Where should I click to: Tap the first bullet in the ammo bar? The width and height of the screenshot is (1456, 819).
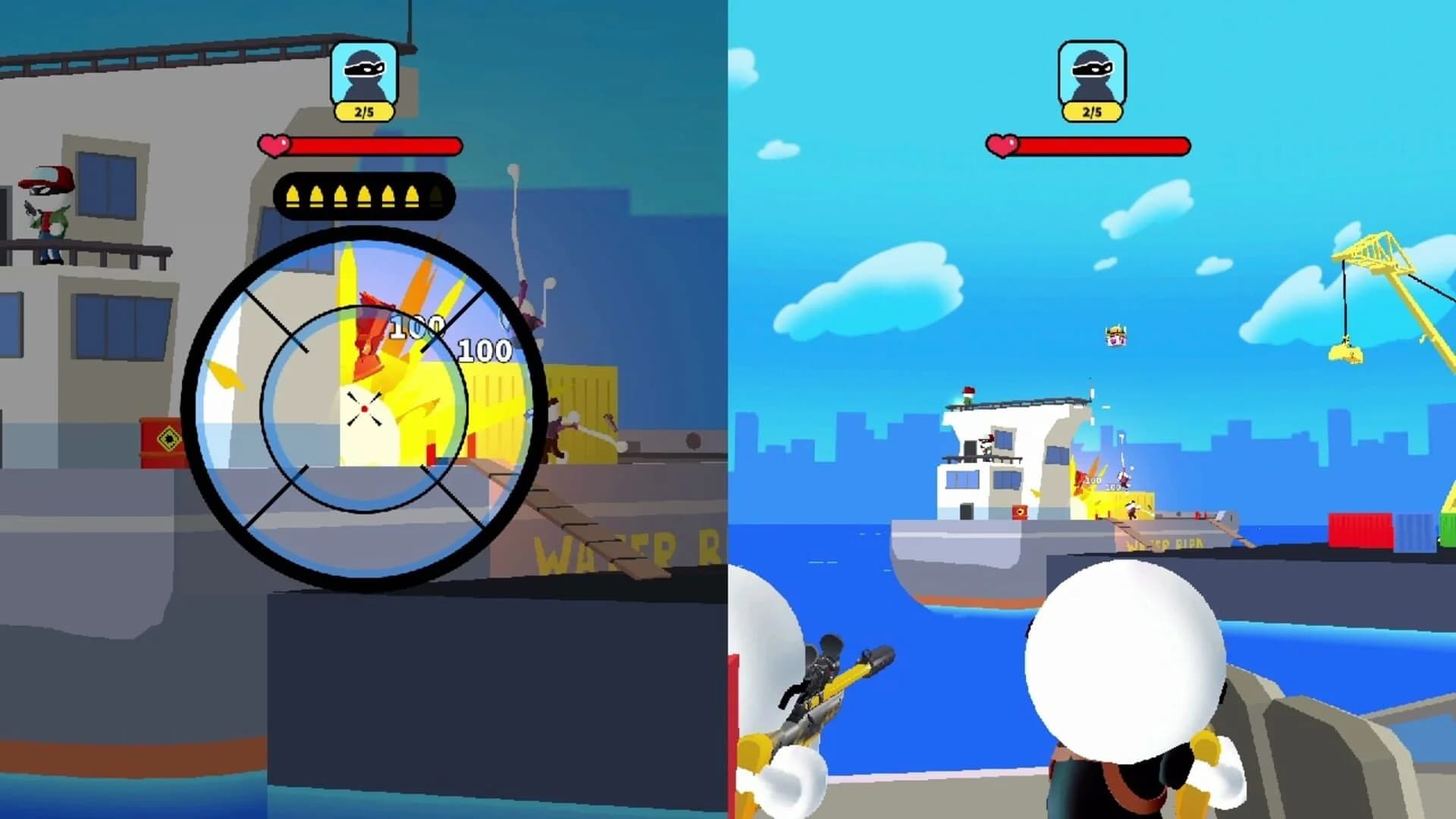(295, 196)
